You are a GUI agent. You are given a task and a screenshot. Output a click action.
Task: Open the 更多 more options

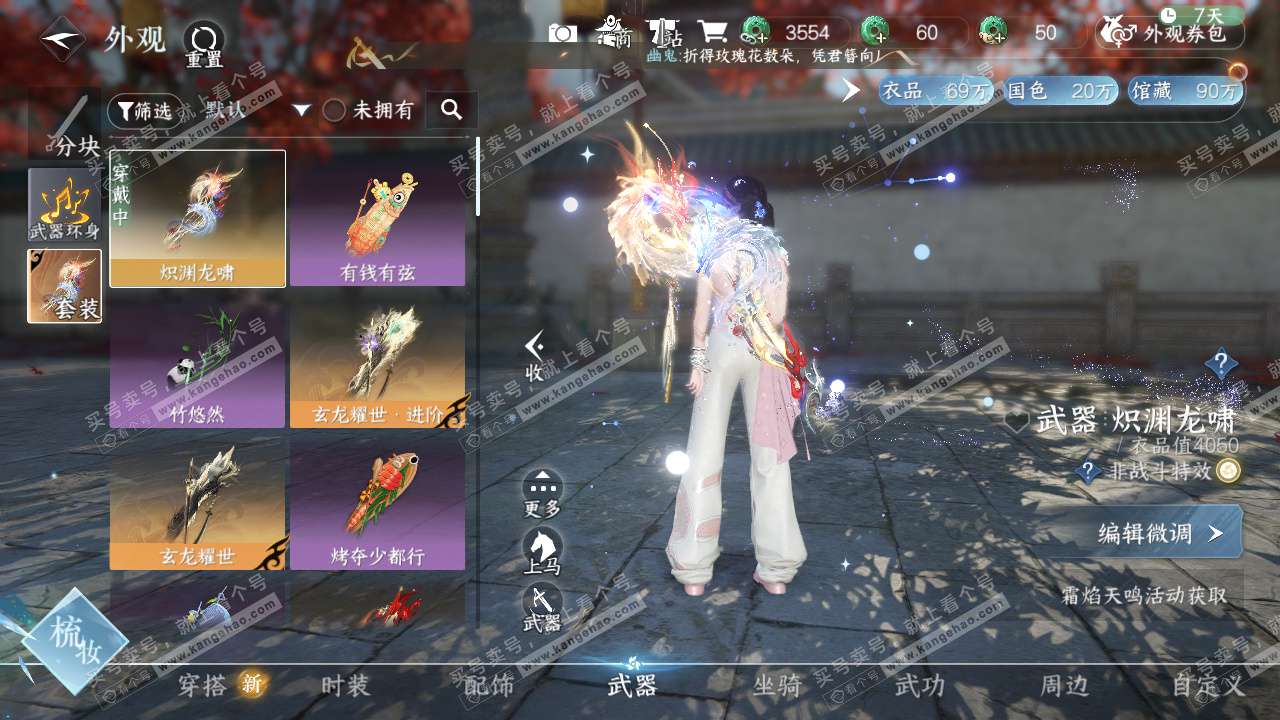[x=542, y=494]
